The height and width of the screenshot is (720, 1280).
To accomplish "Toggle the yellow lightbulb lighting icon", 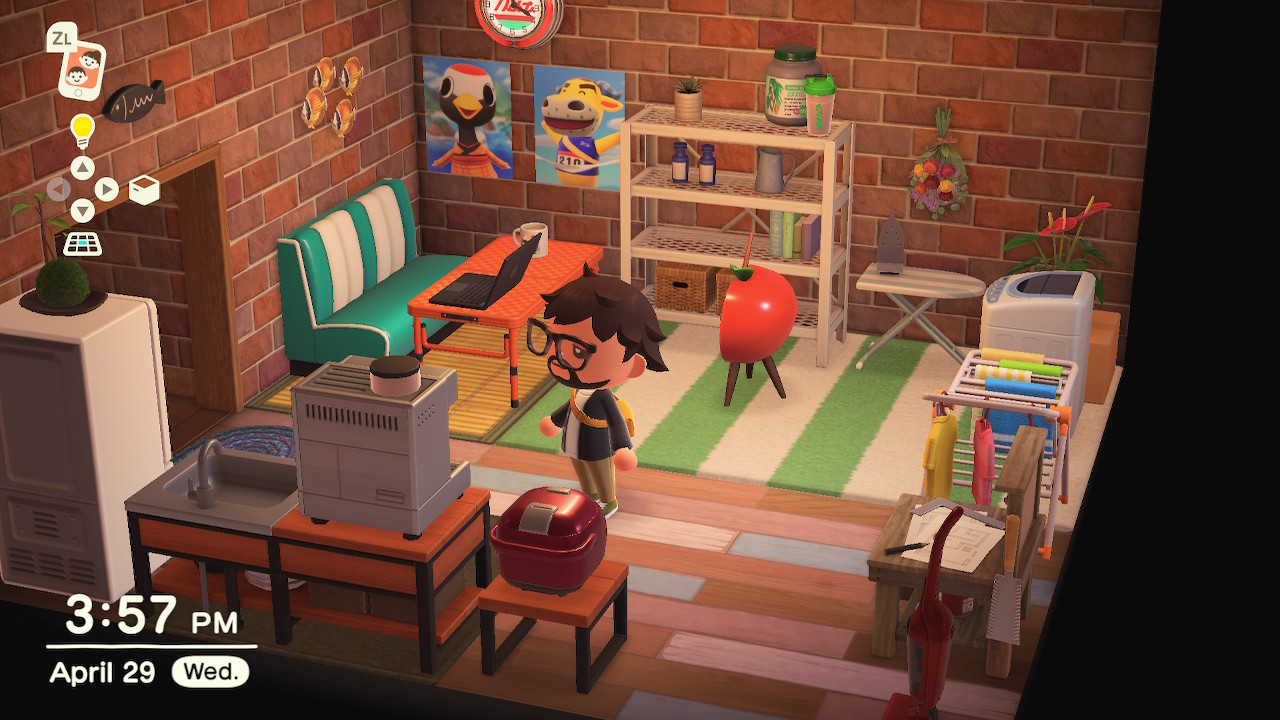I will (82, 130).
